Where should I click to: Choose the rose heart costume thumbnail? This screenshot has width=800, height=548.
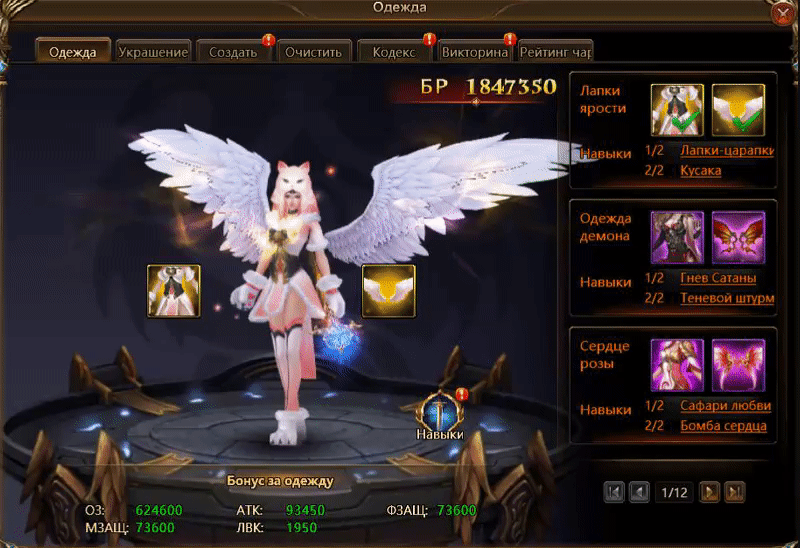click(677, 366)
